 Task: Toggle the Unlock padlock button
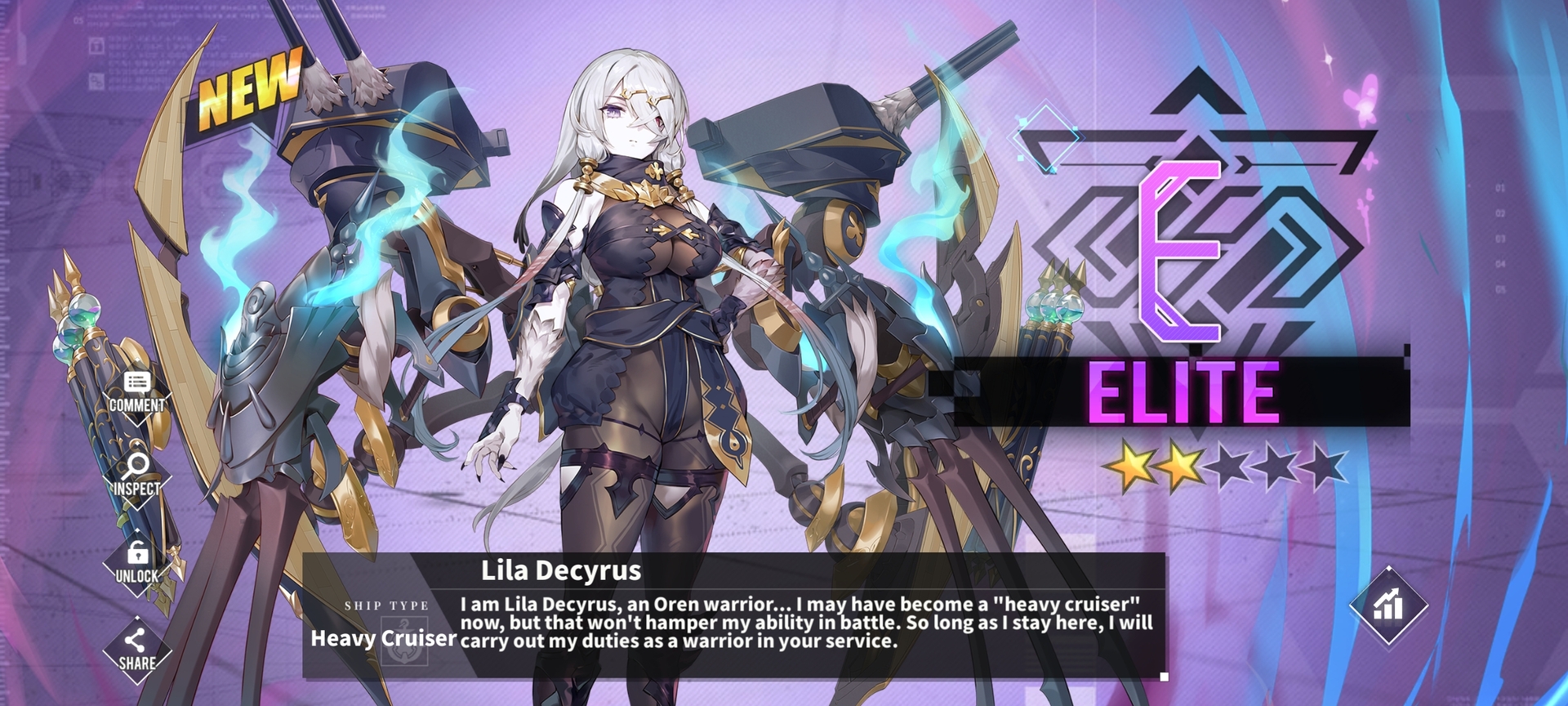(x=137, y=563)
